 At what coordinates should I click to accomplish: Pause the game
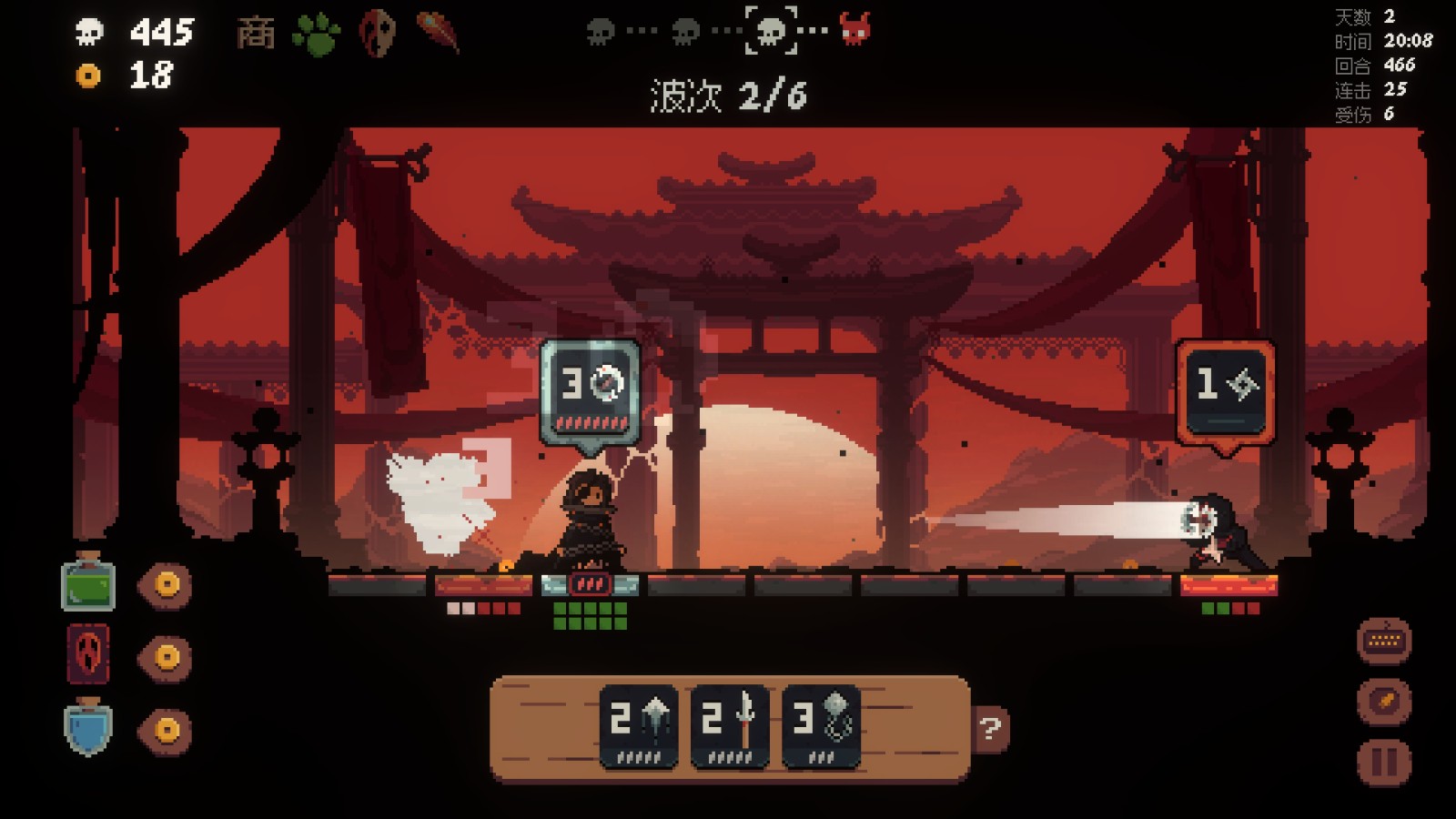[1384, 762]
